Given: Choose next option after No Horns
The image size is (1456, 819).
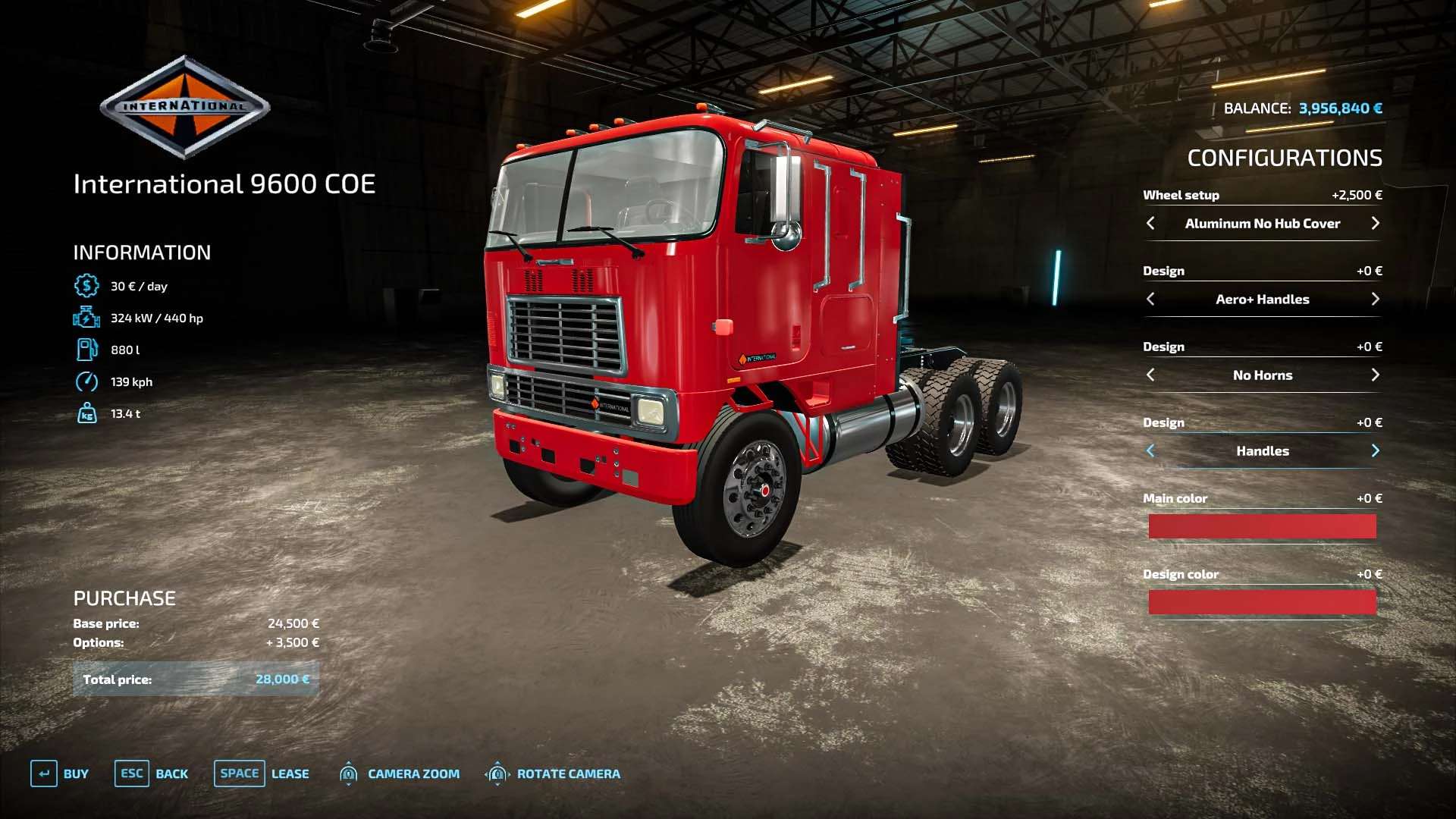Looking at the screenshot, I should [1375, 375].
